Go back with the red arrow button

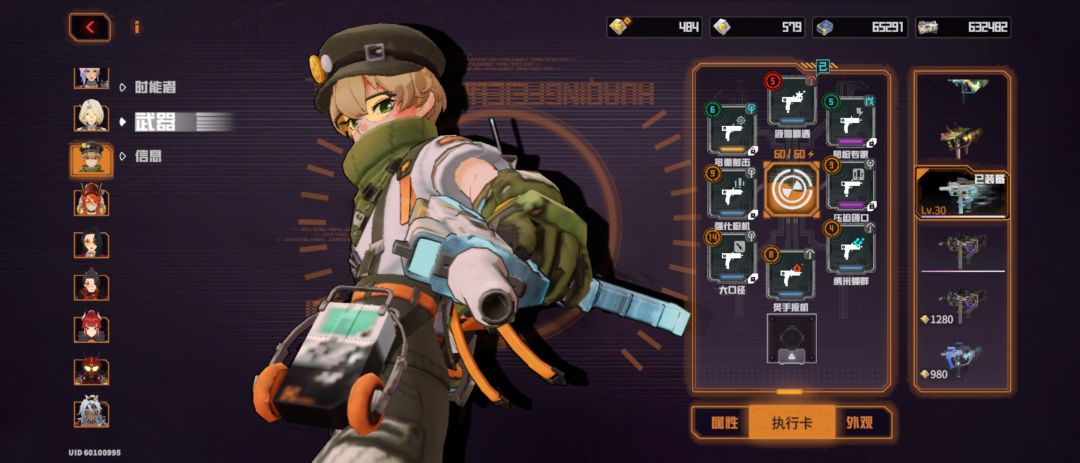pos(90,27)
